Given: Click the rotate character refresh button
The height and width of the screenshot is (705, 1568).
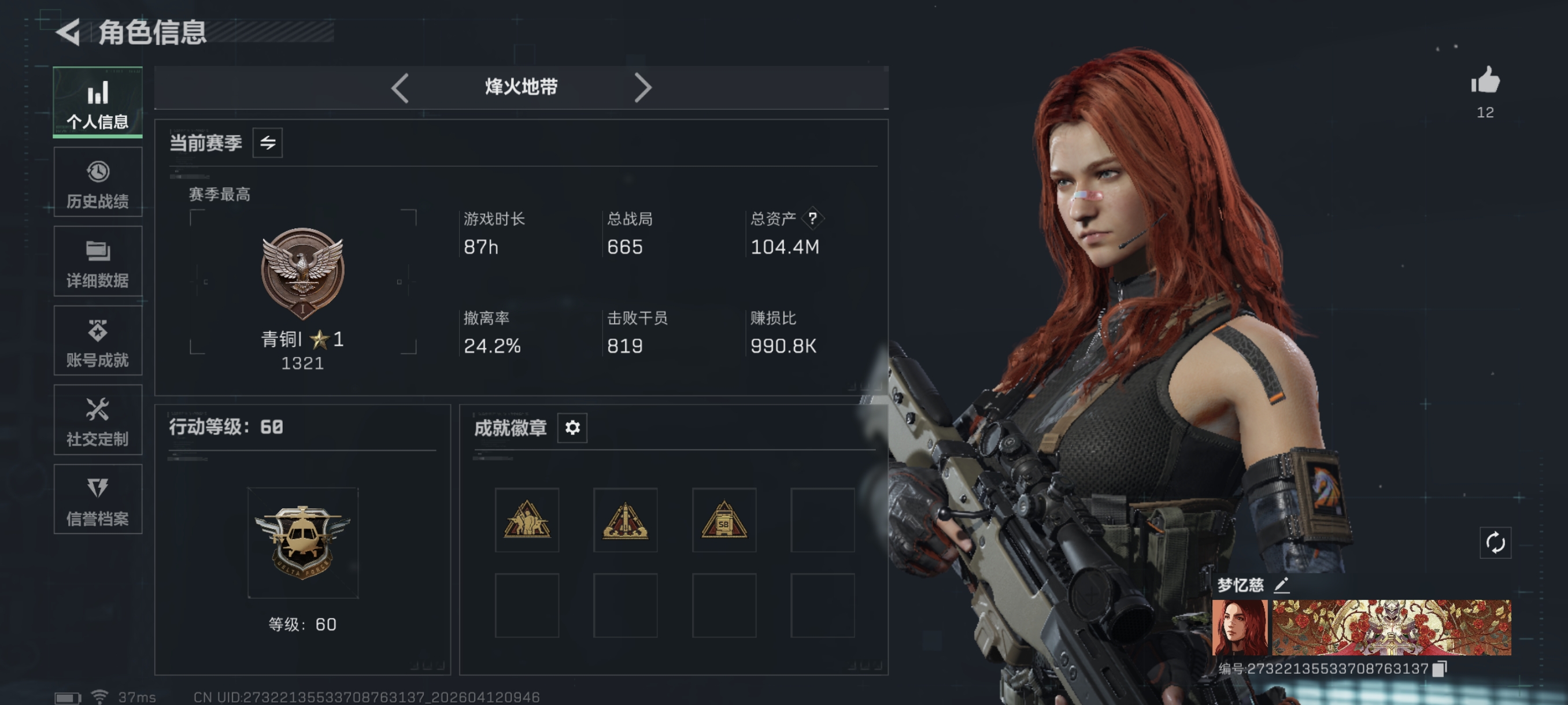Looking at the screenshot, I should [1495, 543].
